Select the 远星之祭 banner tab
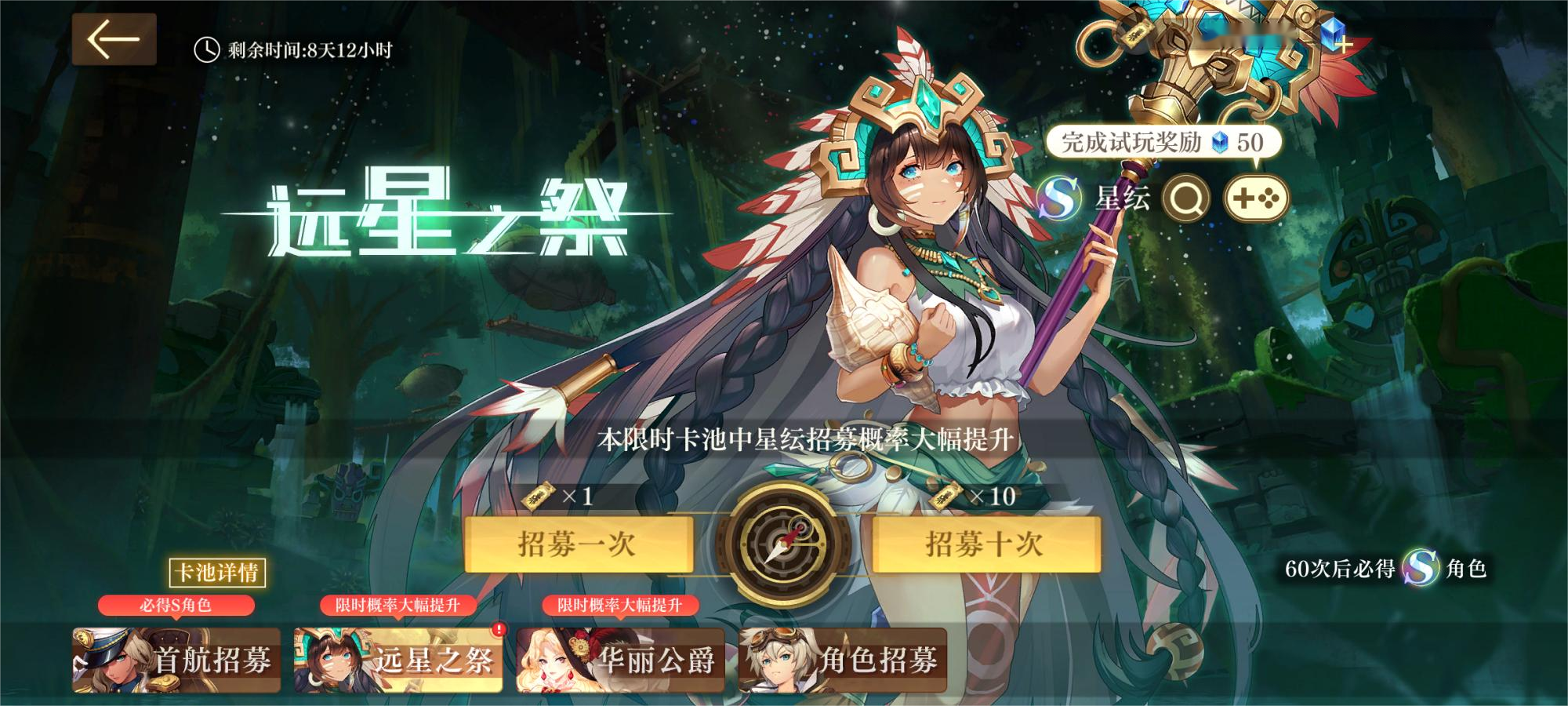Image resolution: width=1568 pixels, height=706 pixels. (398, 660)
